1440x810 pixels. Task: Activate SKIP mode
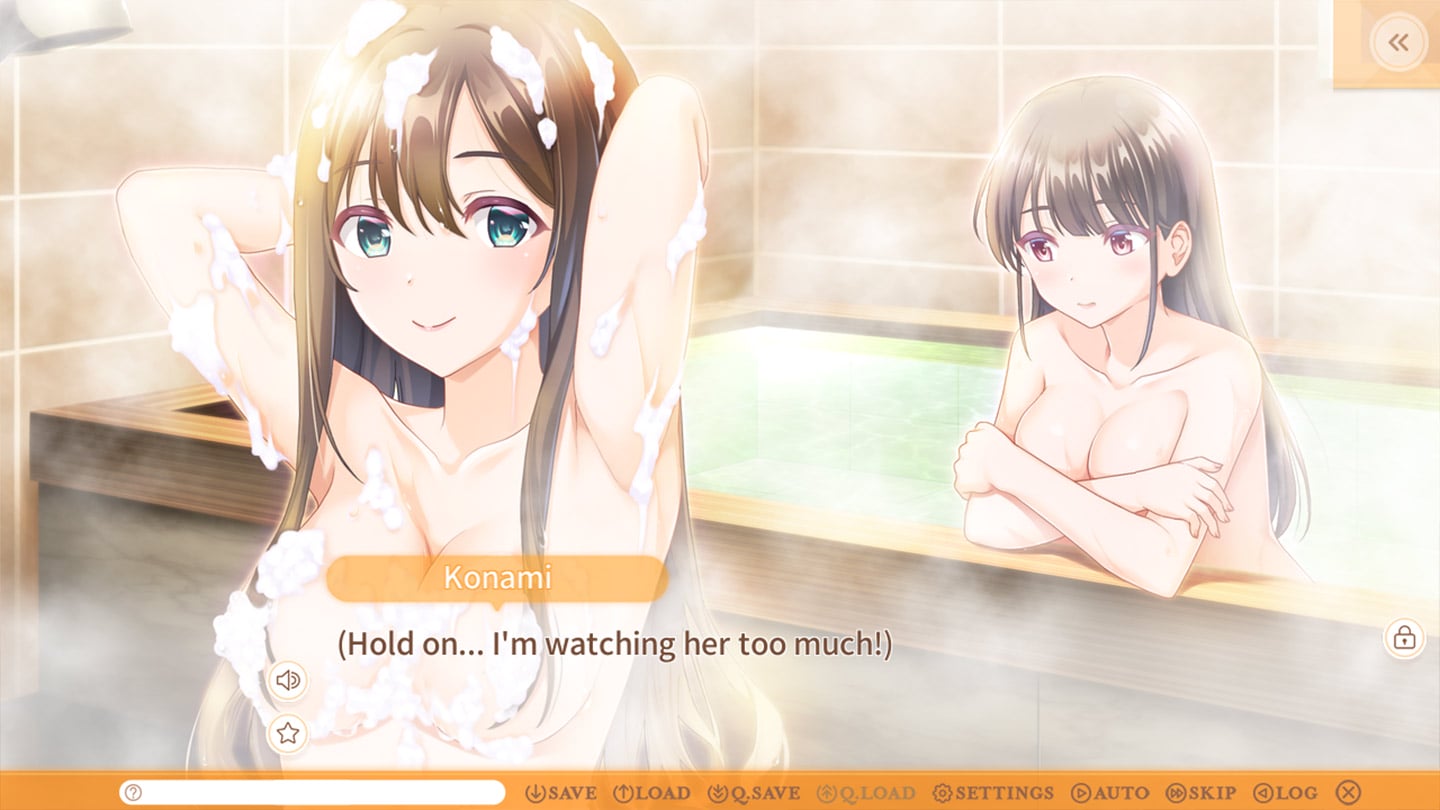tap(1201, 793)
